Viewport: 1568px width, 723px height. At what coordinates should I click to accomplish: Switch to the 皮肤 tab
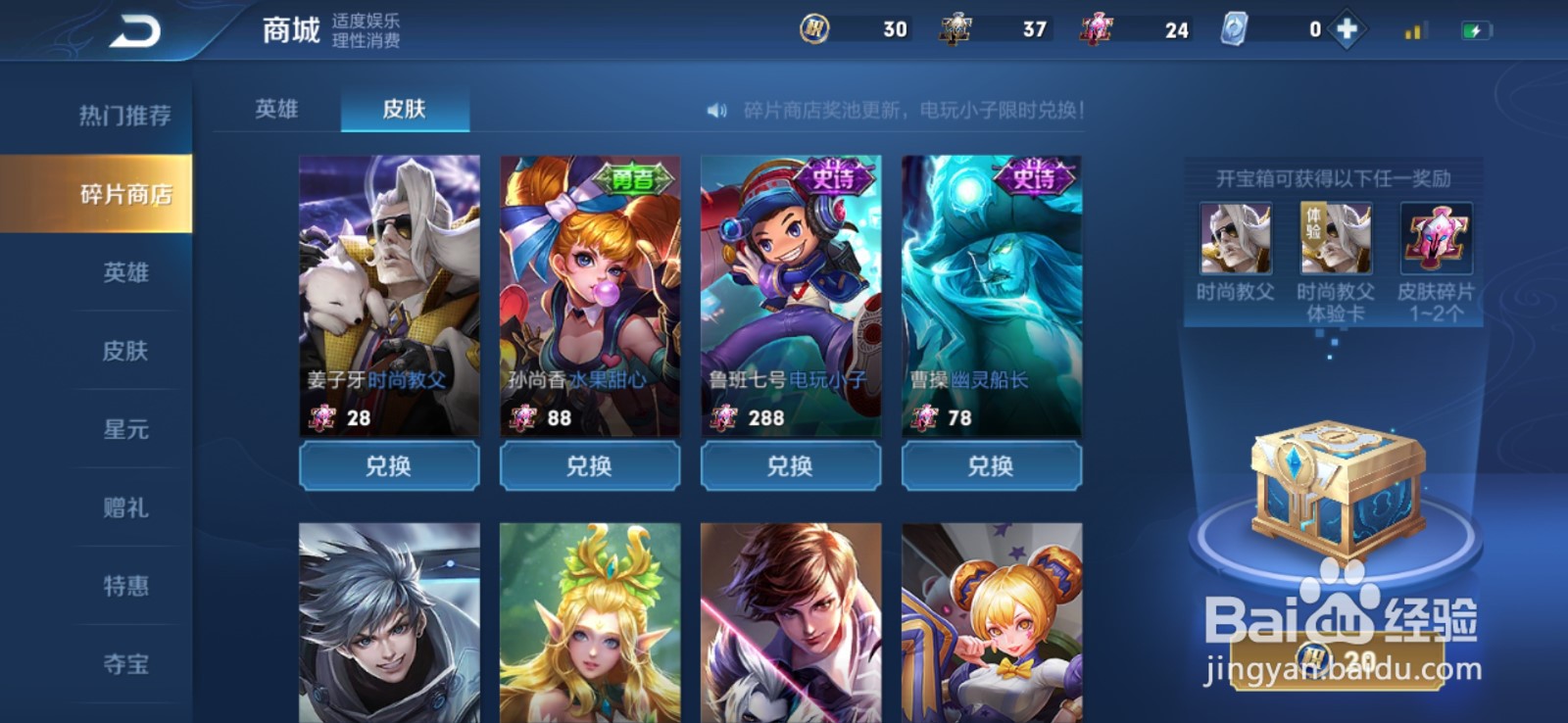click(x=406, y=111)
